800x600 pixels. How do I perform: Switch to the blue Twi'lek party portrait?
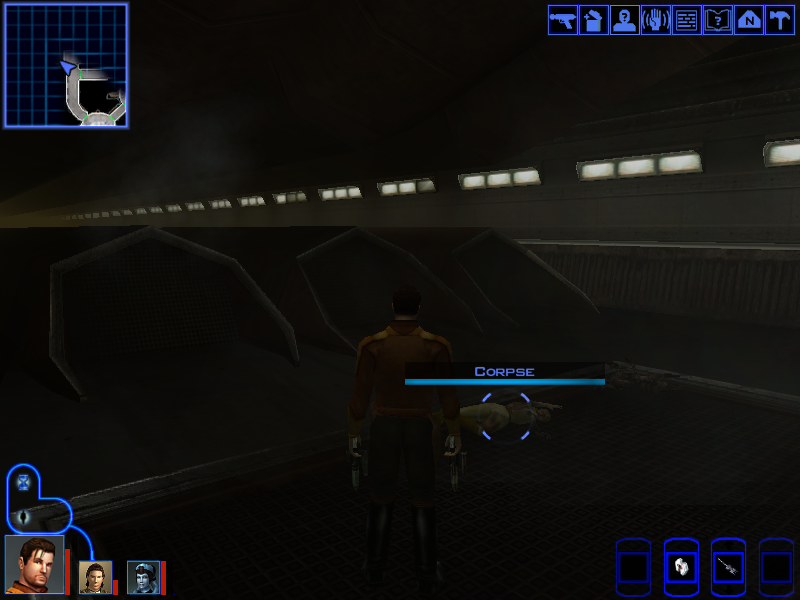(143, 577)
